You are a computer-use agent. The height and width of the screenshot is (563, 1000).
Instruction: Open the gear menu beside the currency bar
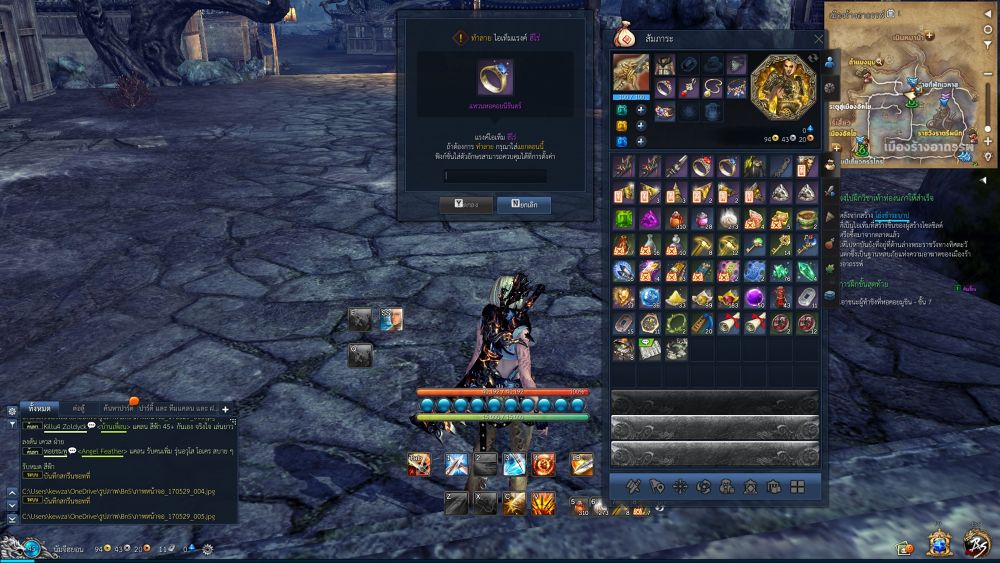point(207,549)
